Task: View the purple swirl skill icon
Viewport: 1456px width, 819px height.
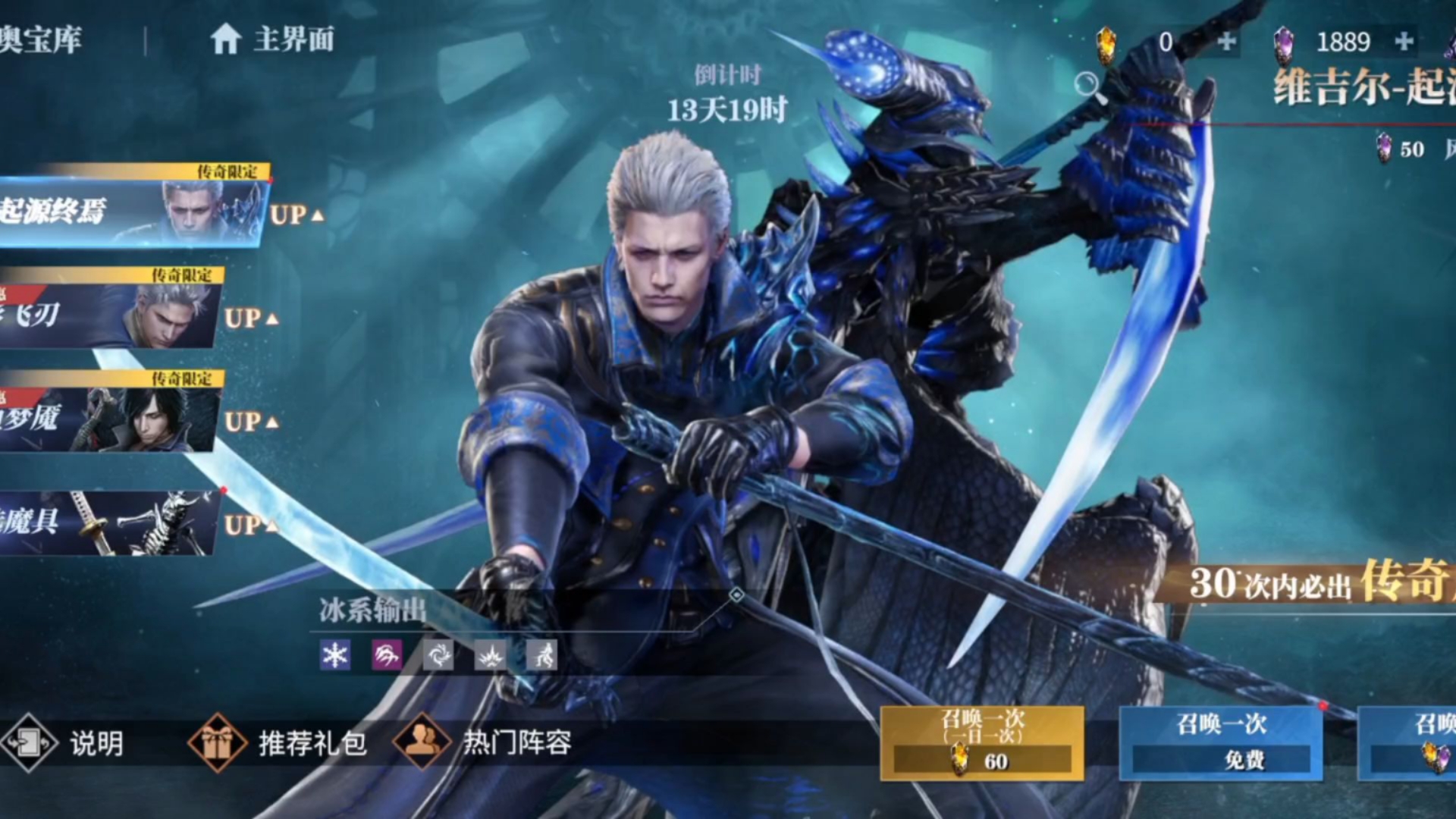Action: pos(386,655)
